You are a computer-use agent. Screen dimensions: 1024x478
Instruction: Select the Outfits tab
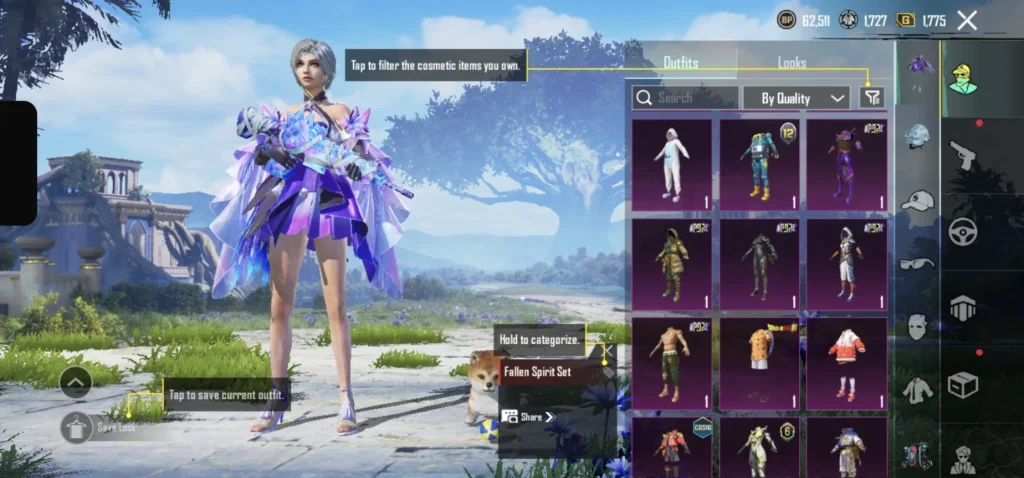(681, 62)
